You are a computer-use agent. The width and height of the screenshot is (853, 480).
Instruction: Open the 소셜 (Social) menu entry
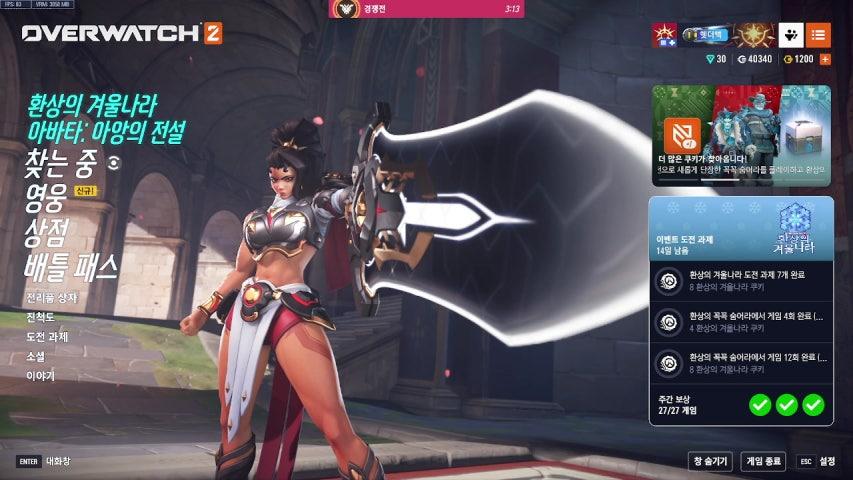[36, 356]
